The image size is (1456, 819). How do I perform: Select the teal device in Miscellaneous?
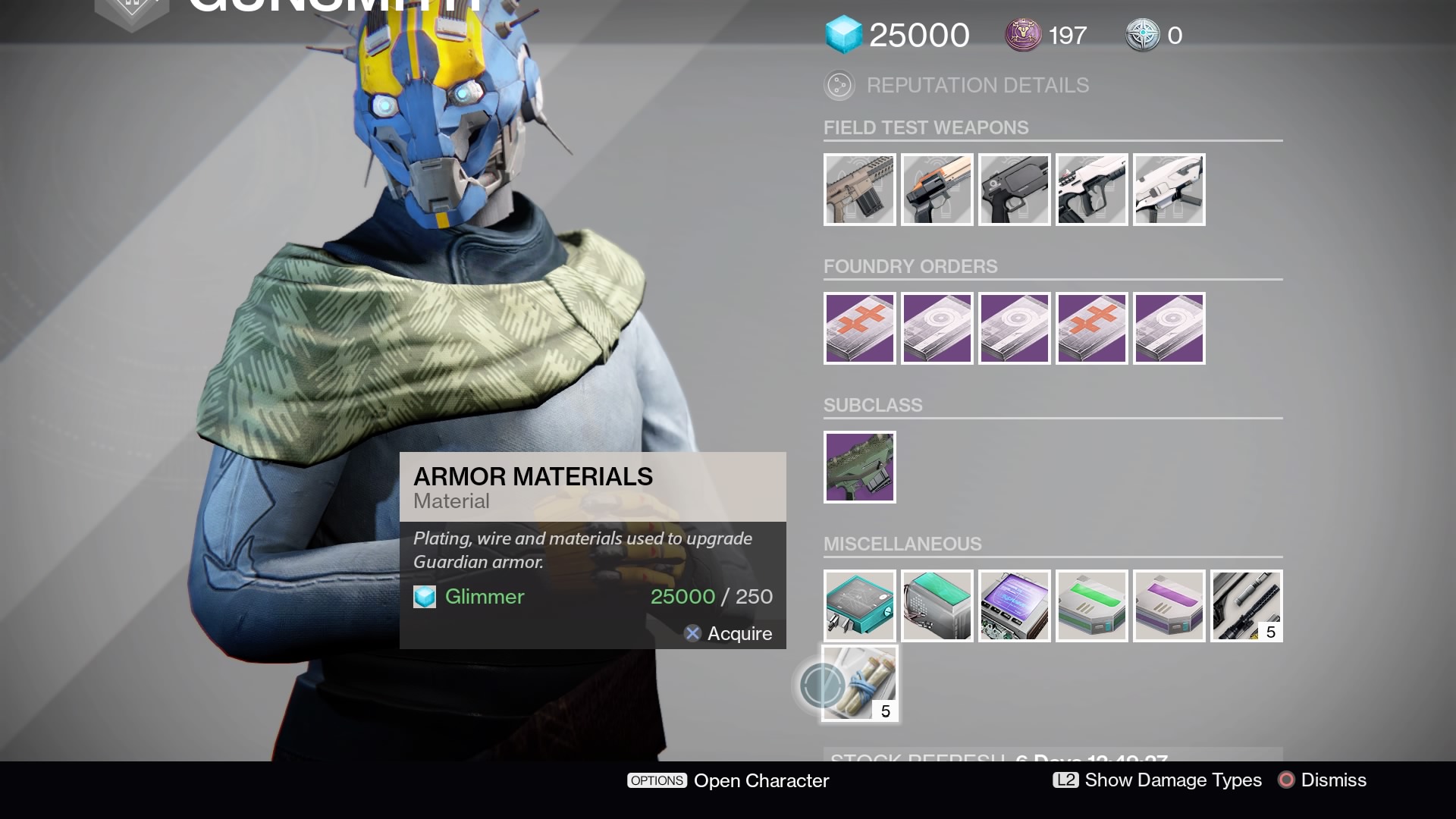click(860, 605)
